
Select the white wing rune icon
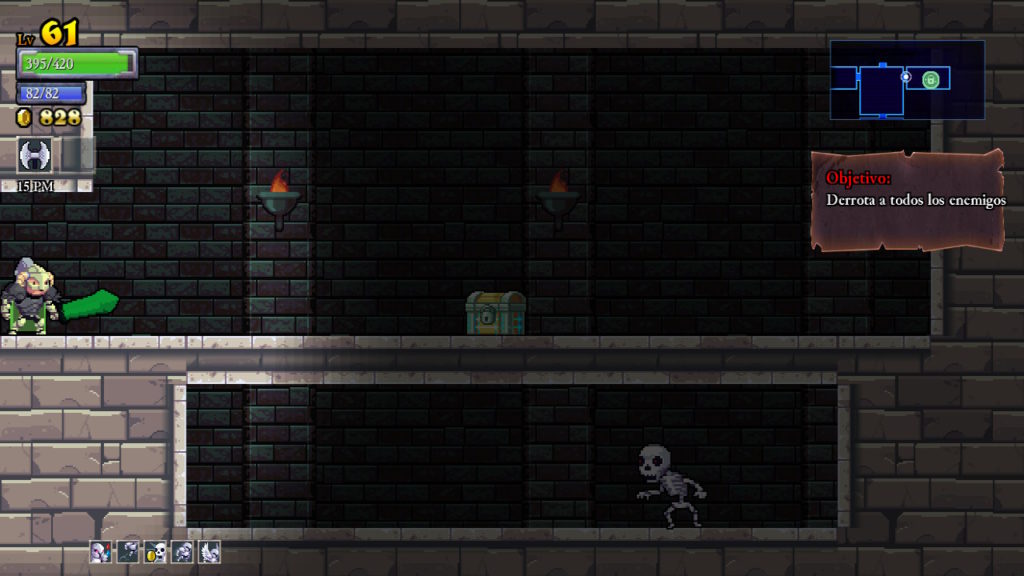click(x=209, y=551)
